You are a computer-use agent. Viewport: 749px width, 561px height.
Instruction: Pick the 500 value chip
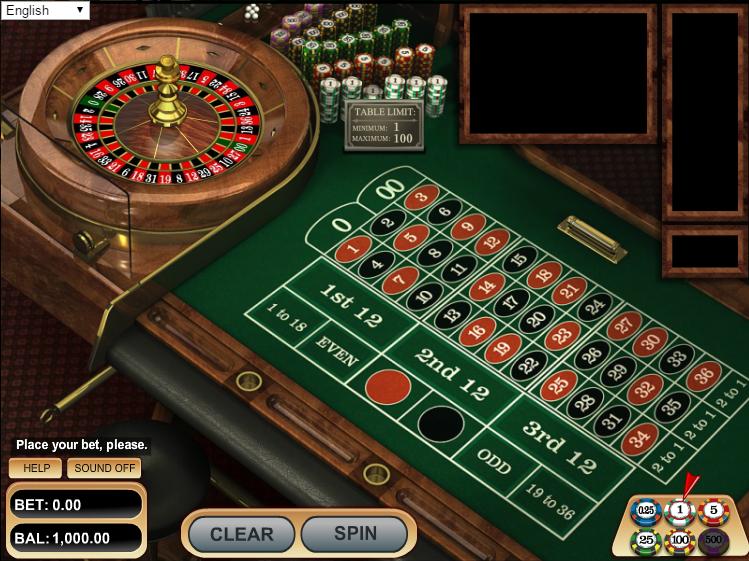(713, 541)
